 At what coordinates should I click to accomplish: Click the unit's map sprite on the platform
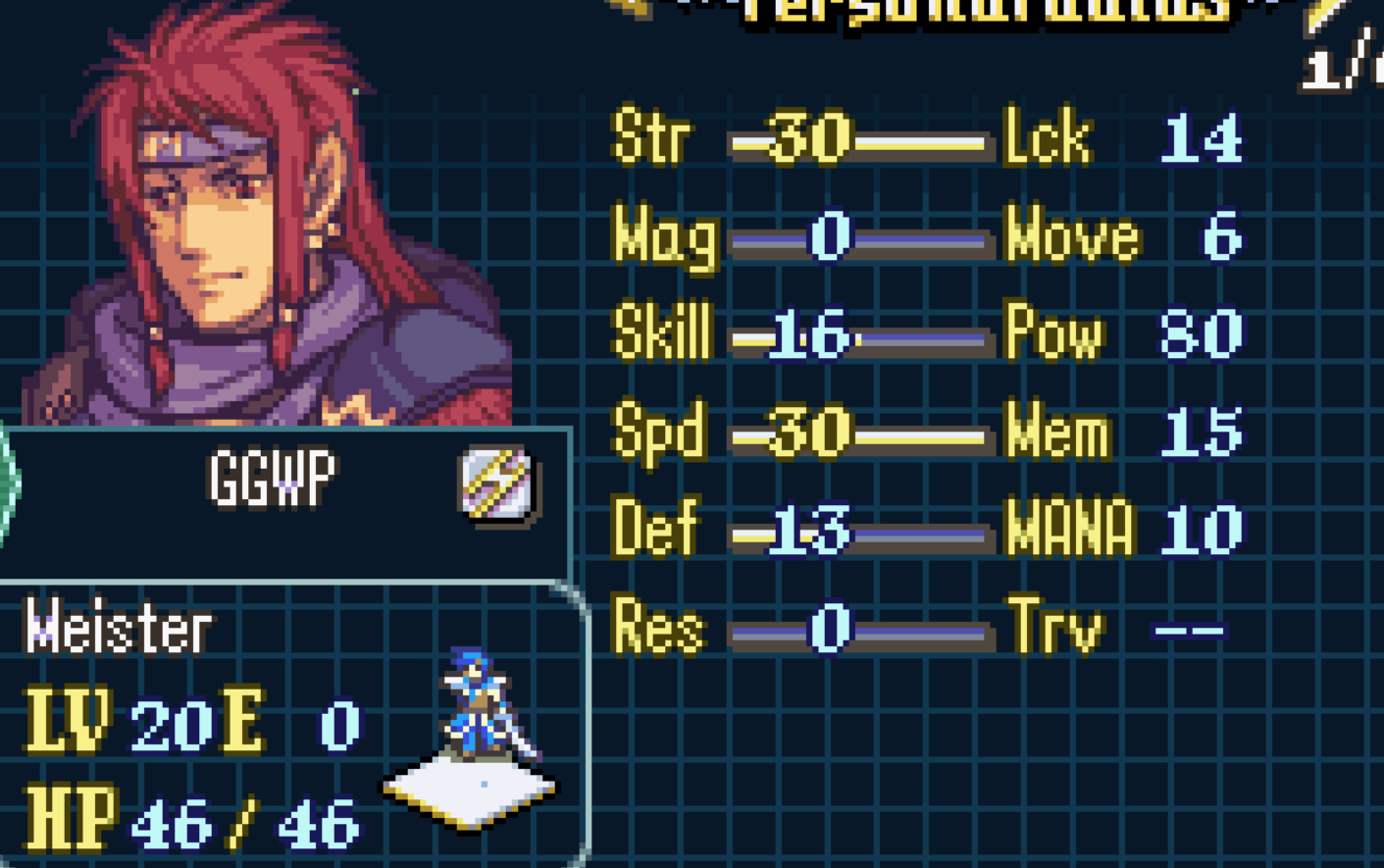478,706
